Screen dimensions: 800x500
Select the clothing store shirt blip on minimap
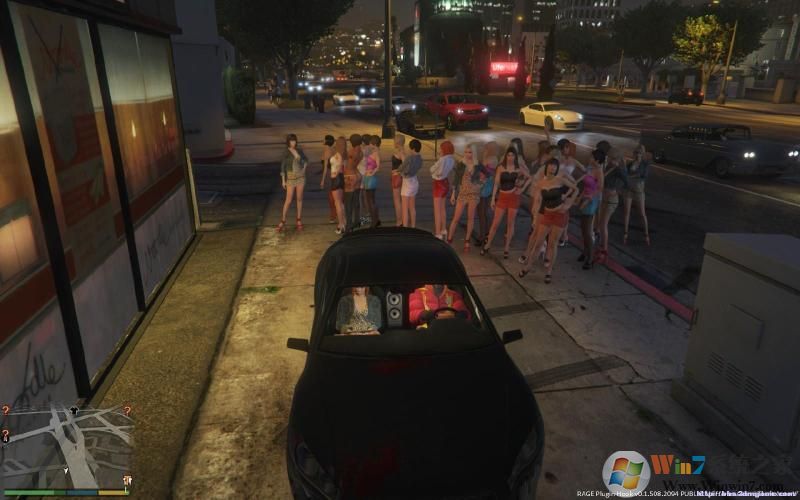pyautogui.click(x=73, y=410)
